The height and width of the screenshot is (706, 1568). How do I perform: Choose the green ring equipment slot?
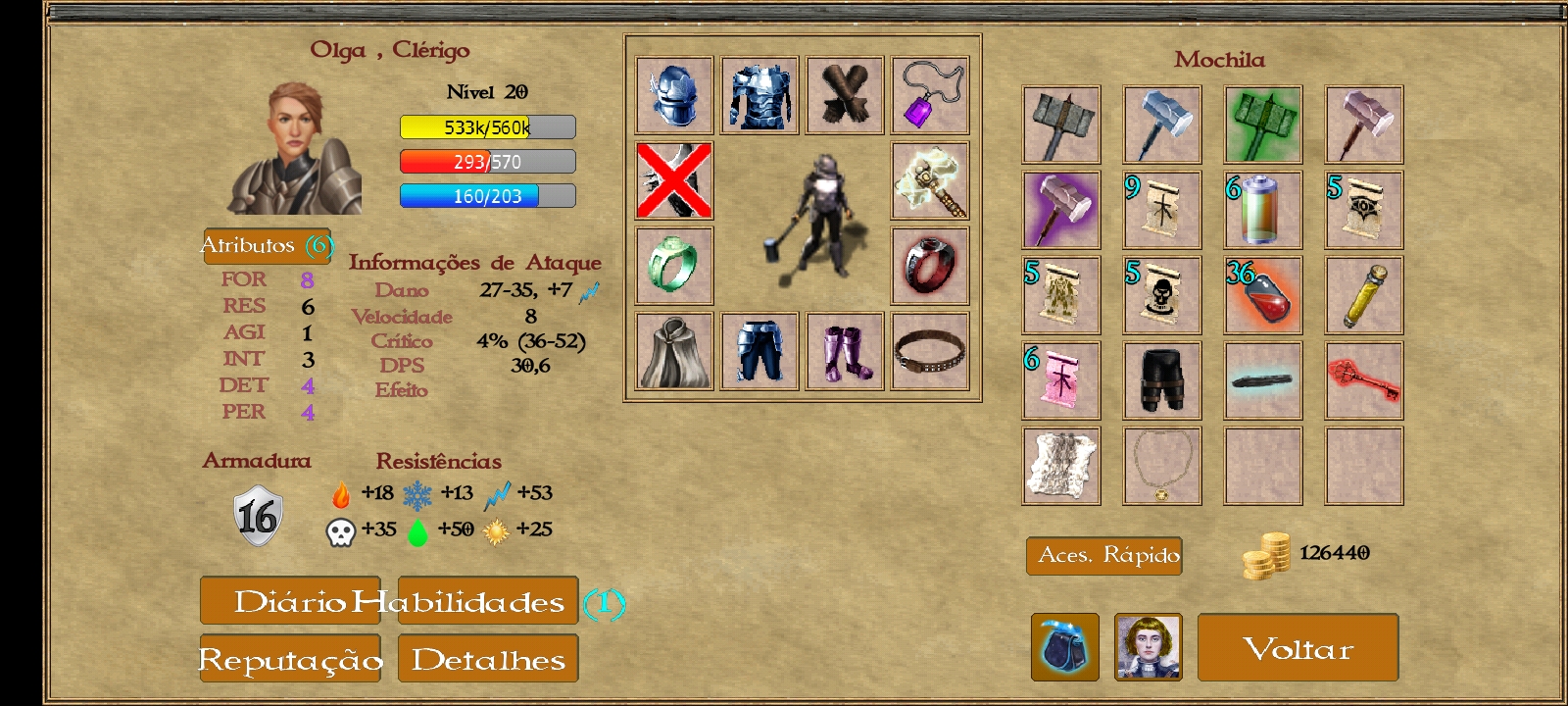(x=674, y=266)
